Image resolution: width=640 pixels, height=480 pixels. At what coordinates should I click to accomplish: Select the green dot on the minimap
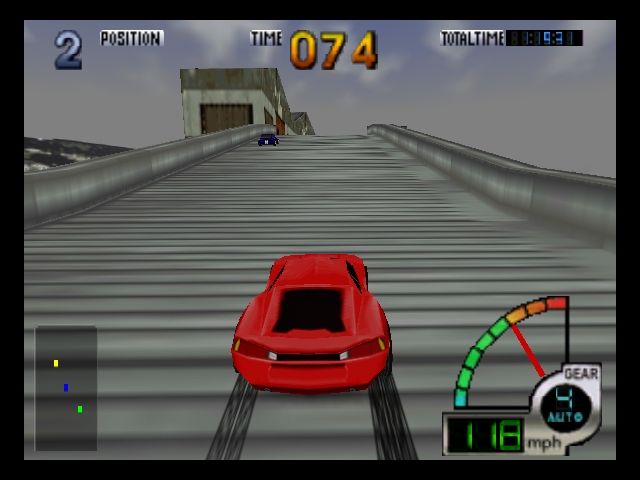pos(80,408)
